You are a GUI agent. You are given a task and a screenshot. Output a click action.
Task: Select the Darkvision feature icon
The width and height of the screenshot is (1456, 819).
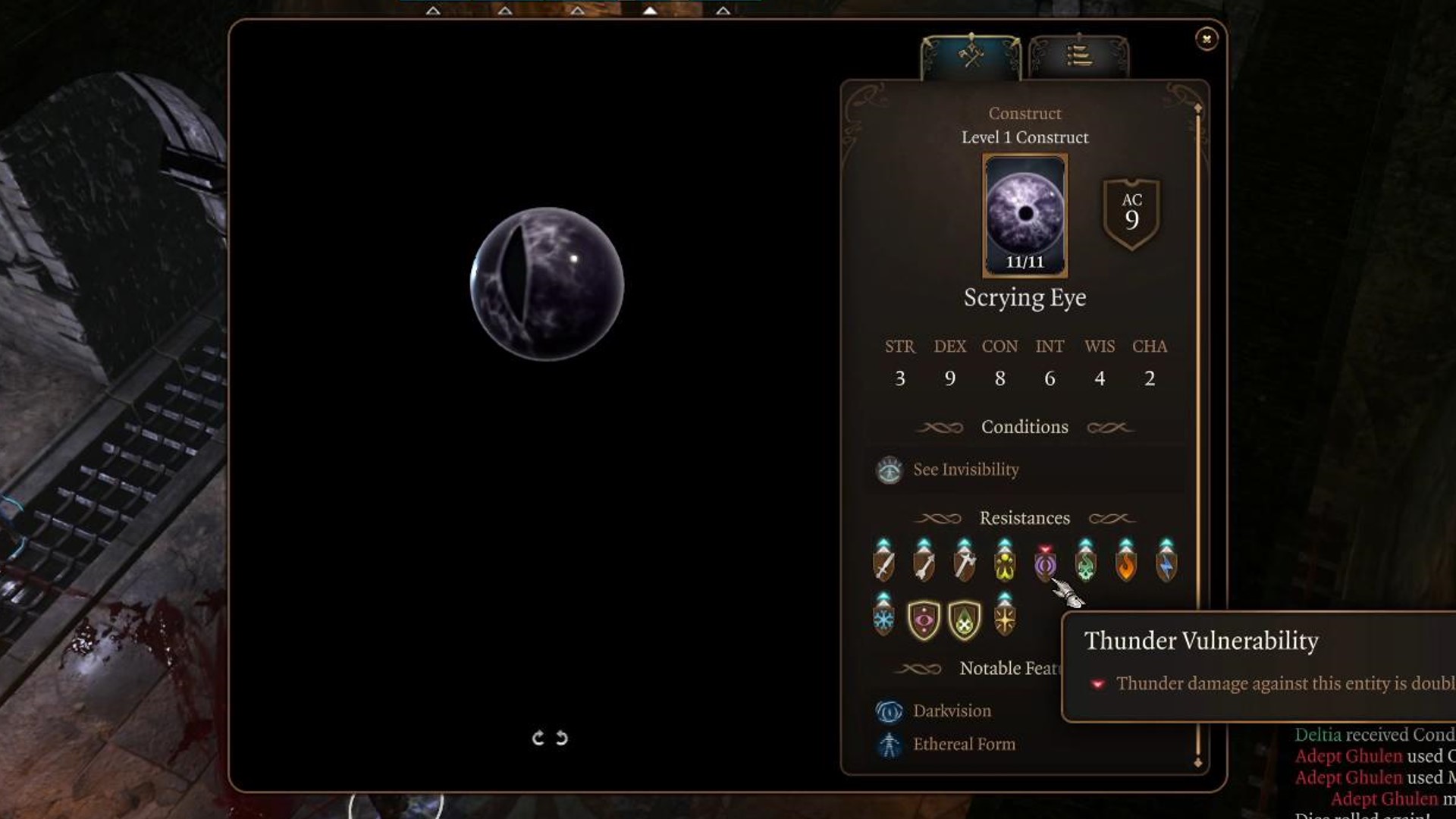click(888, 710)
